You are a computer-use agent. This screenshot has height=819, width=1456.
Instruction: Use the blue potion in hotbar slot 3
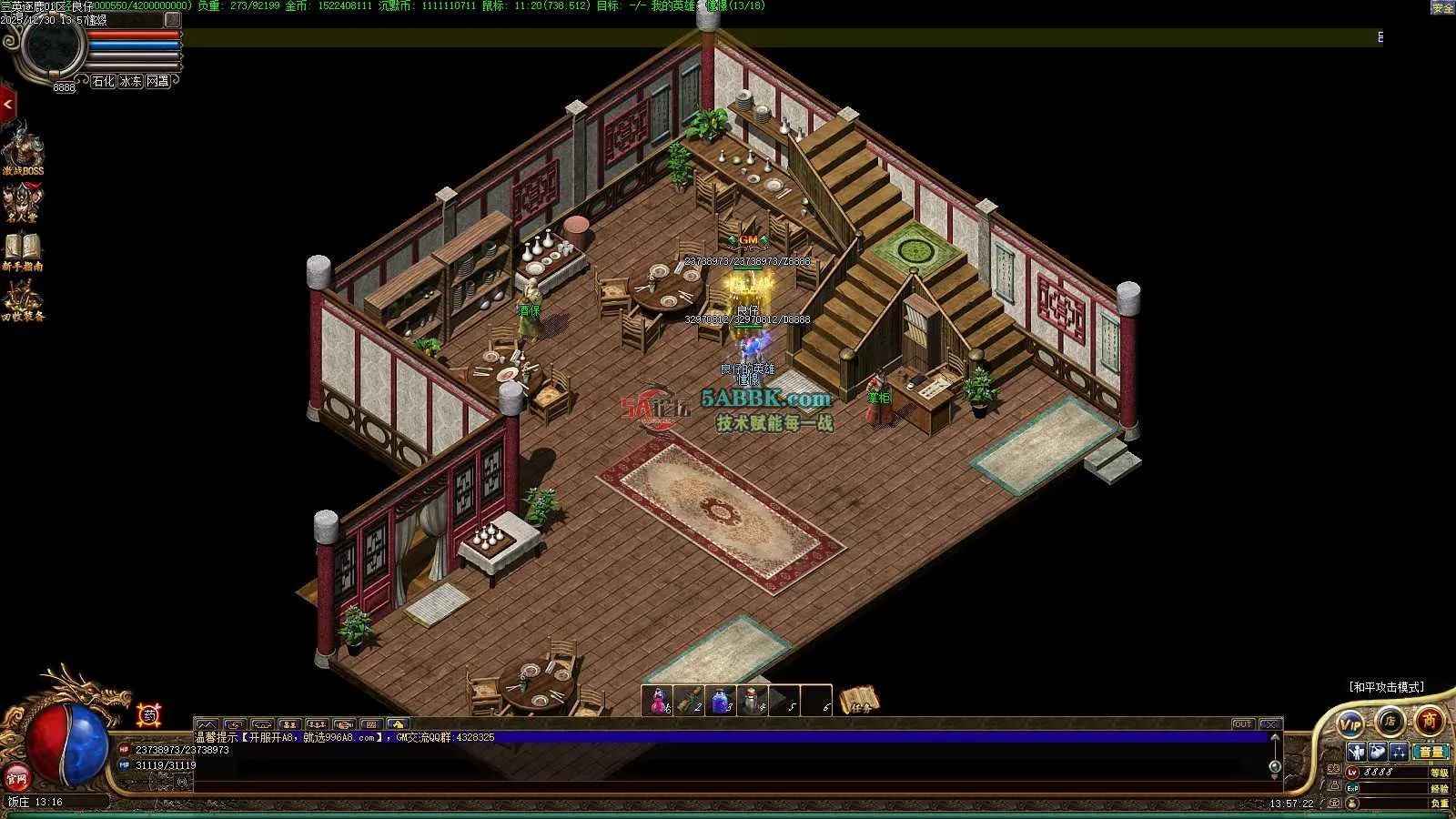tap(720, 701)
